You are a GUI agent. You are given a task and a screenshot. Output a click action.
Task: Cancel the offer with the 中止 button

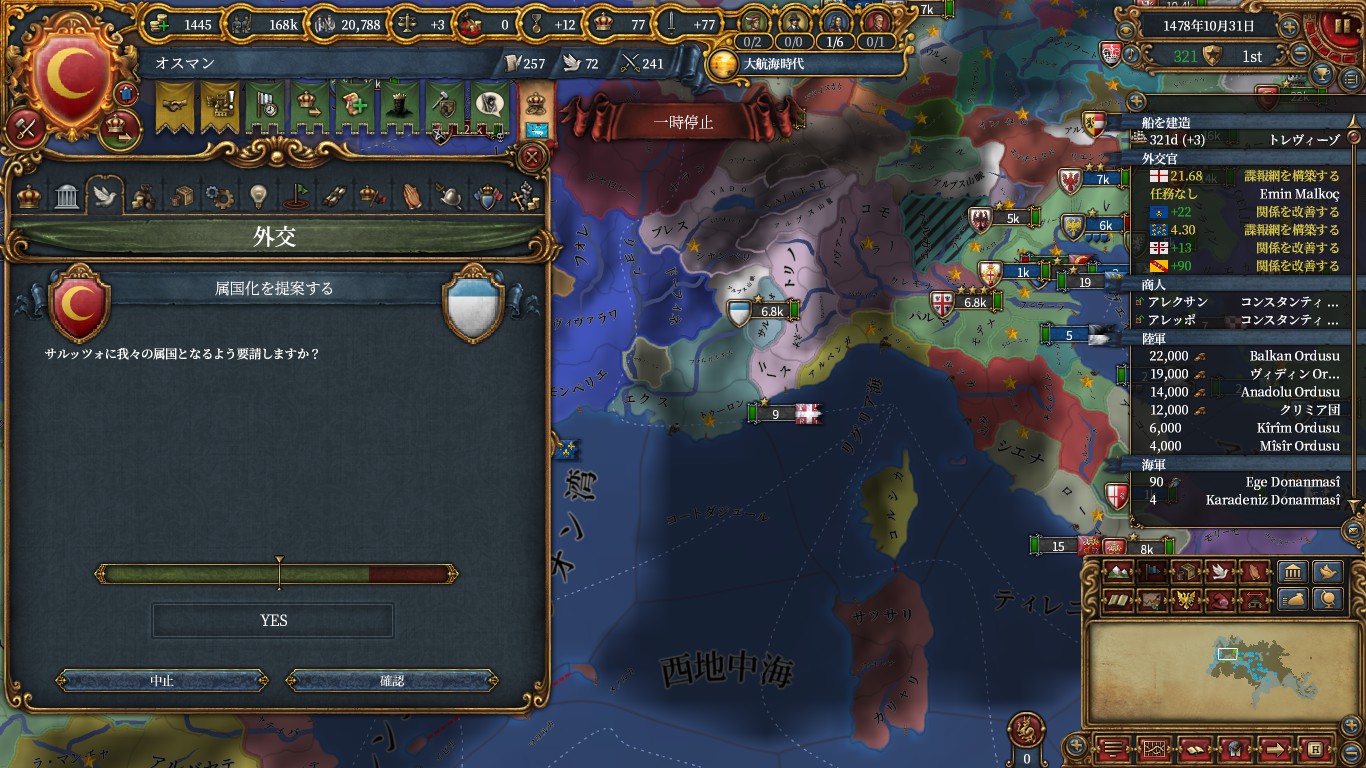point(162,680)
